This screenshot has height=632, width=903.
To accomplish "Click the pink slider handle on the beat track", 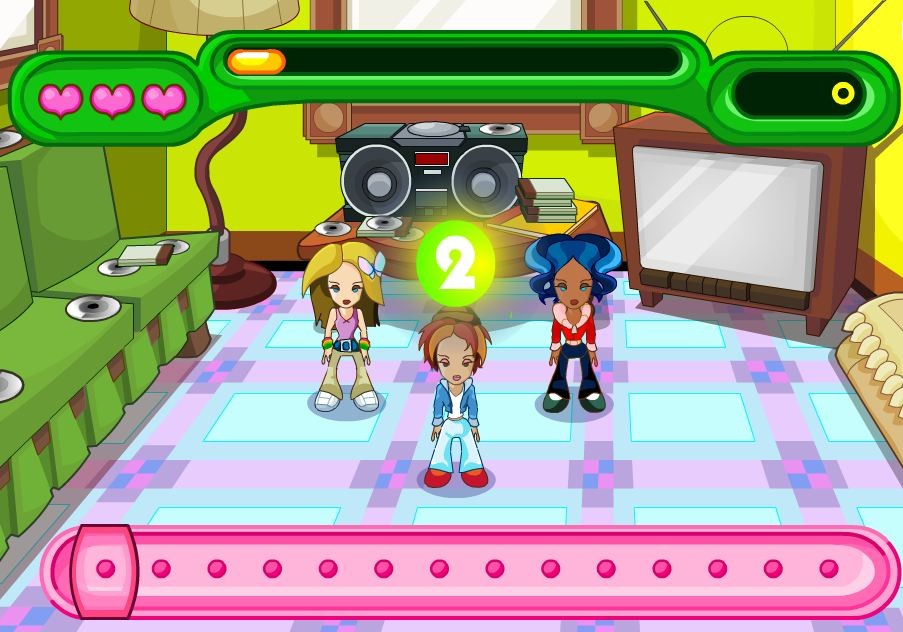I will (x=104, y=570).
